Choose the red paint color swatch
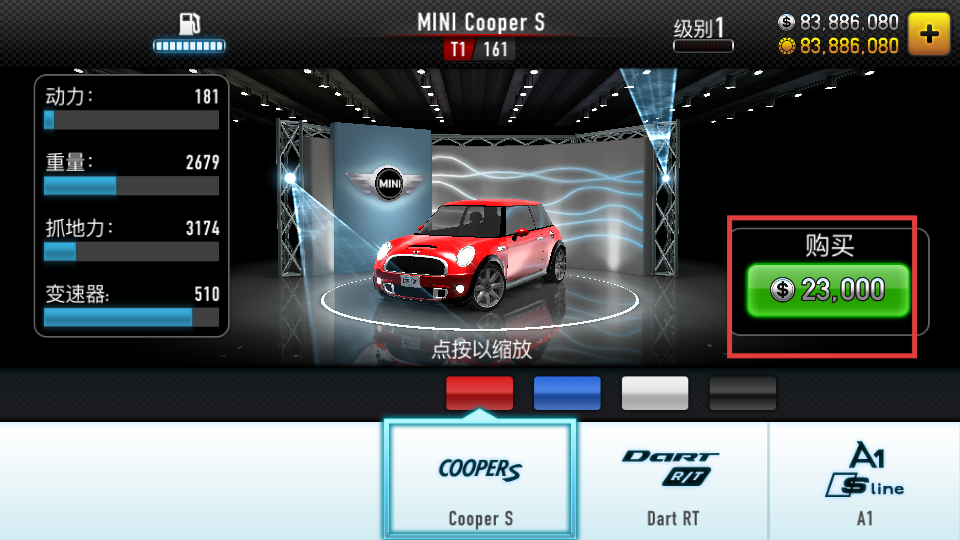Screen dimensions: 960x540 coord(479,393)
